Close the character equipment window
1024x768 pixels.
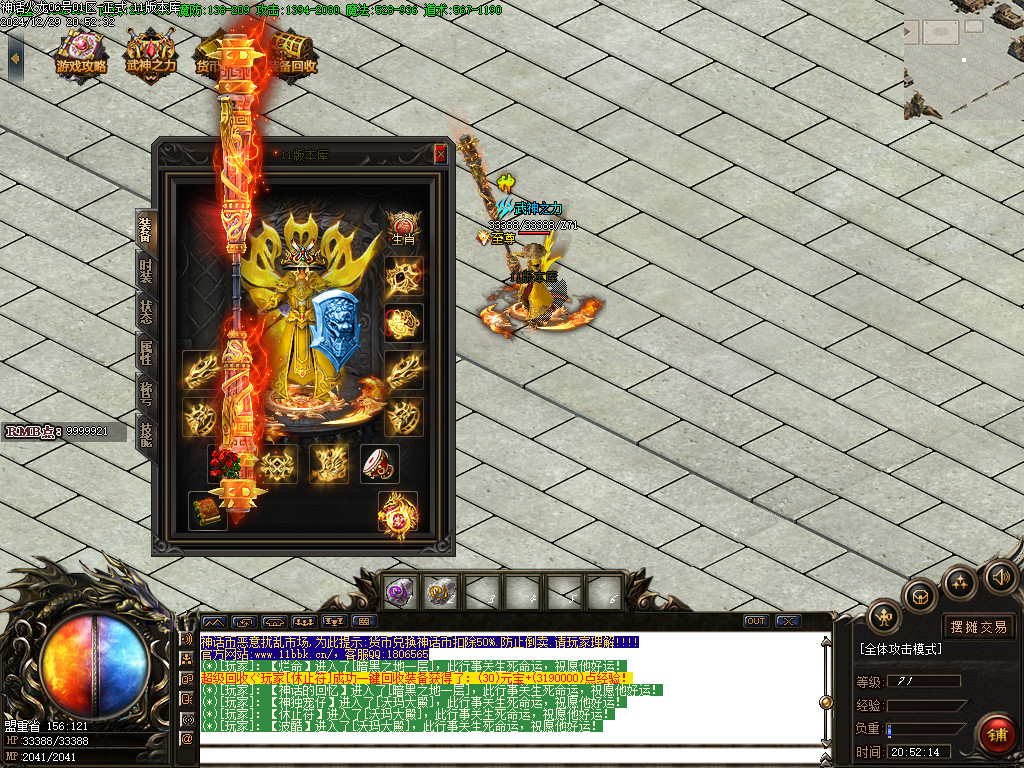click(x=440, y=154)
